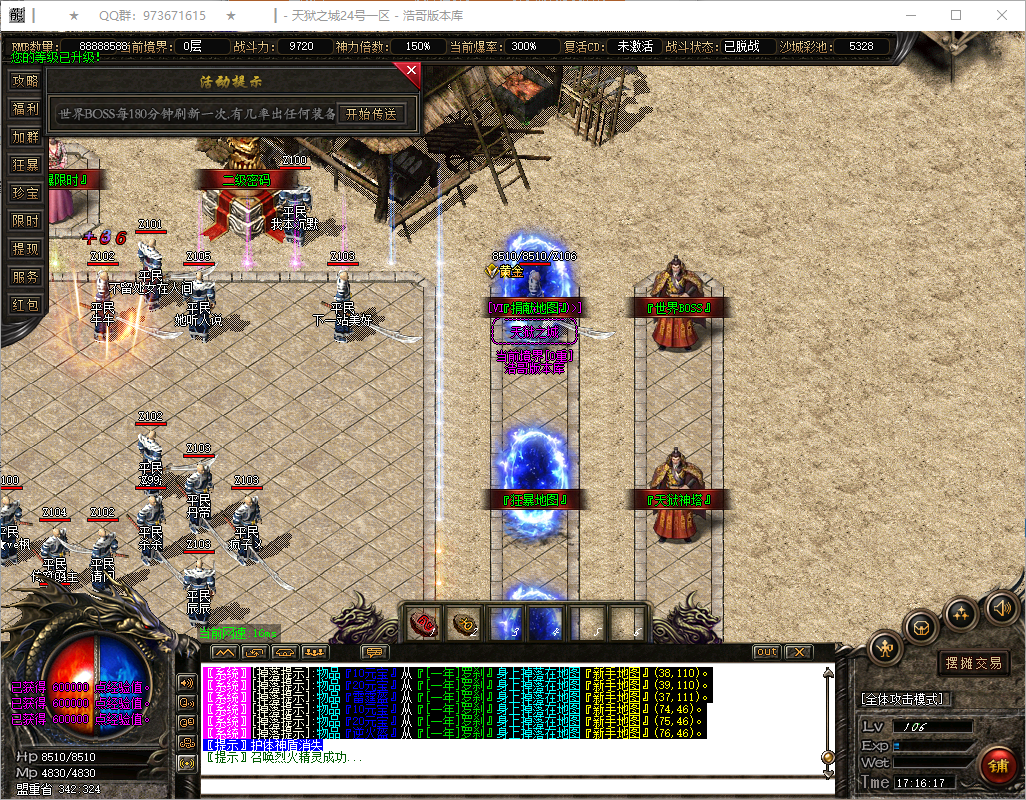Click the chat panel X button
The height and width of the screenshot is (800, 1026).
(798, 652)
